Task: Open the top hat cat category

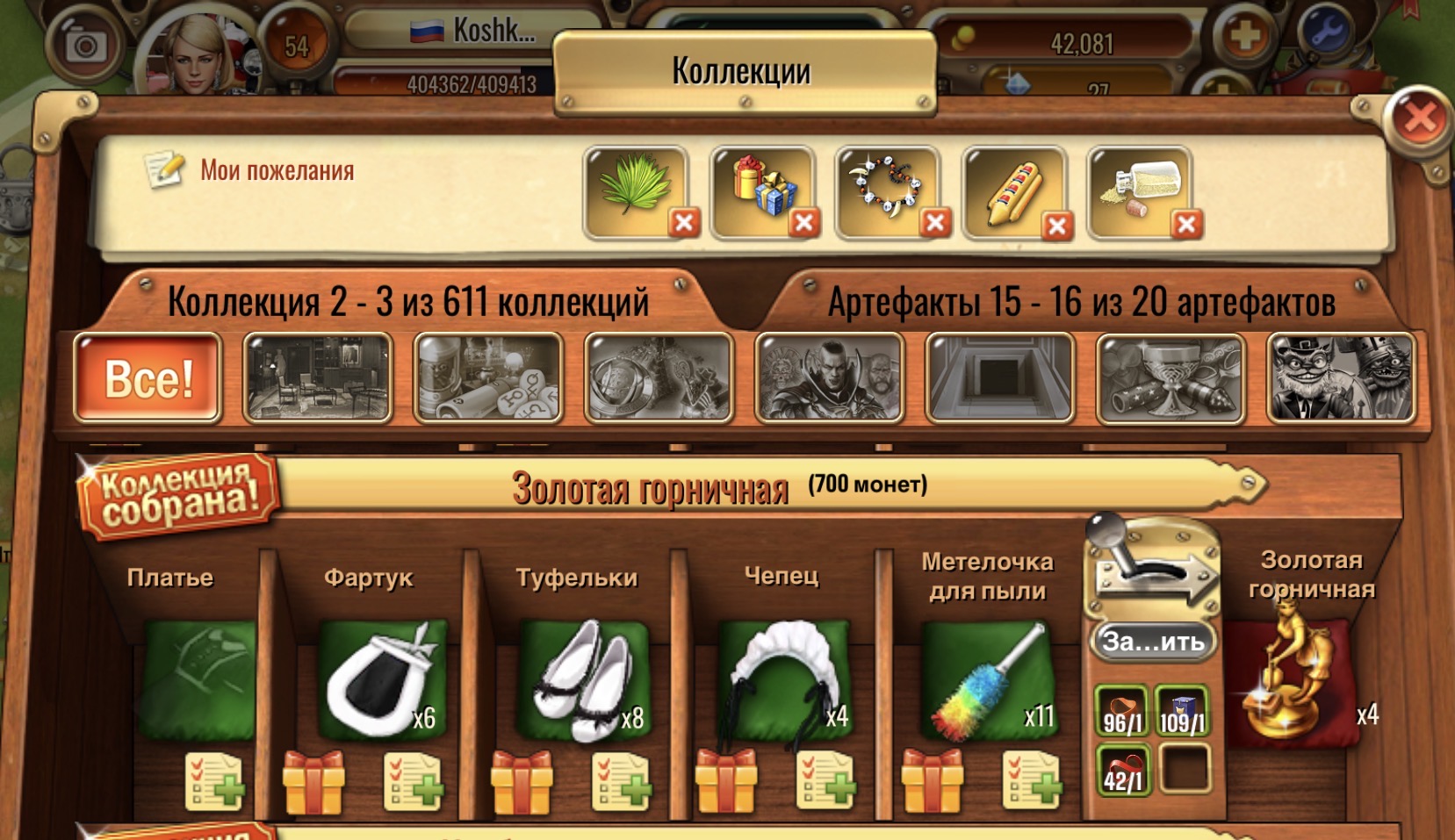Action: click(x=1340, y=378)
